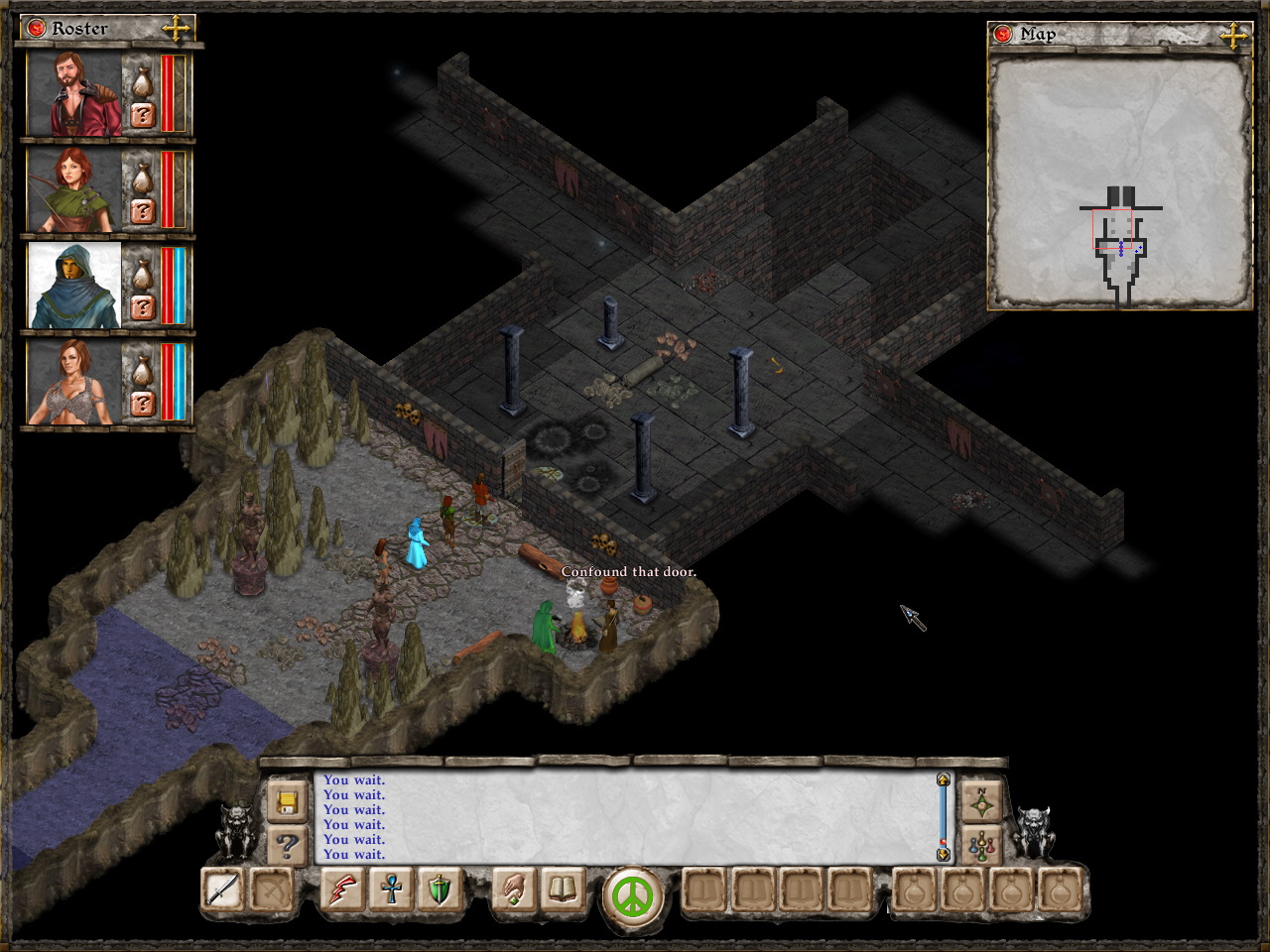Open the red lightning bolt mage spells

pyautogui.click(x=344, y=890)
